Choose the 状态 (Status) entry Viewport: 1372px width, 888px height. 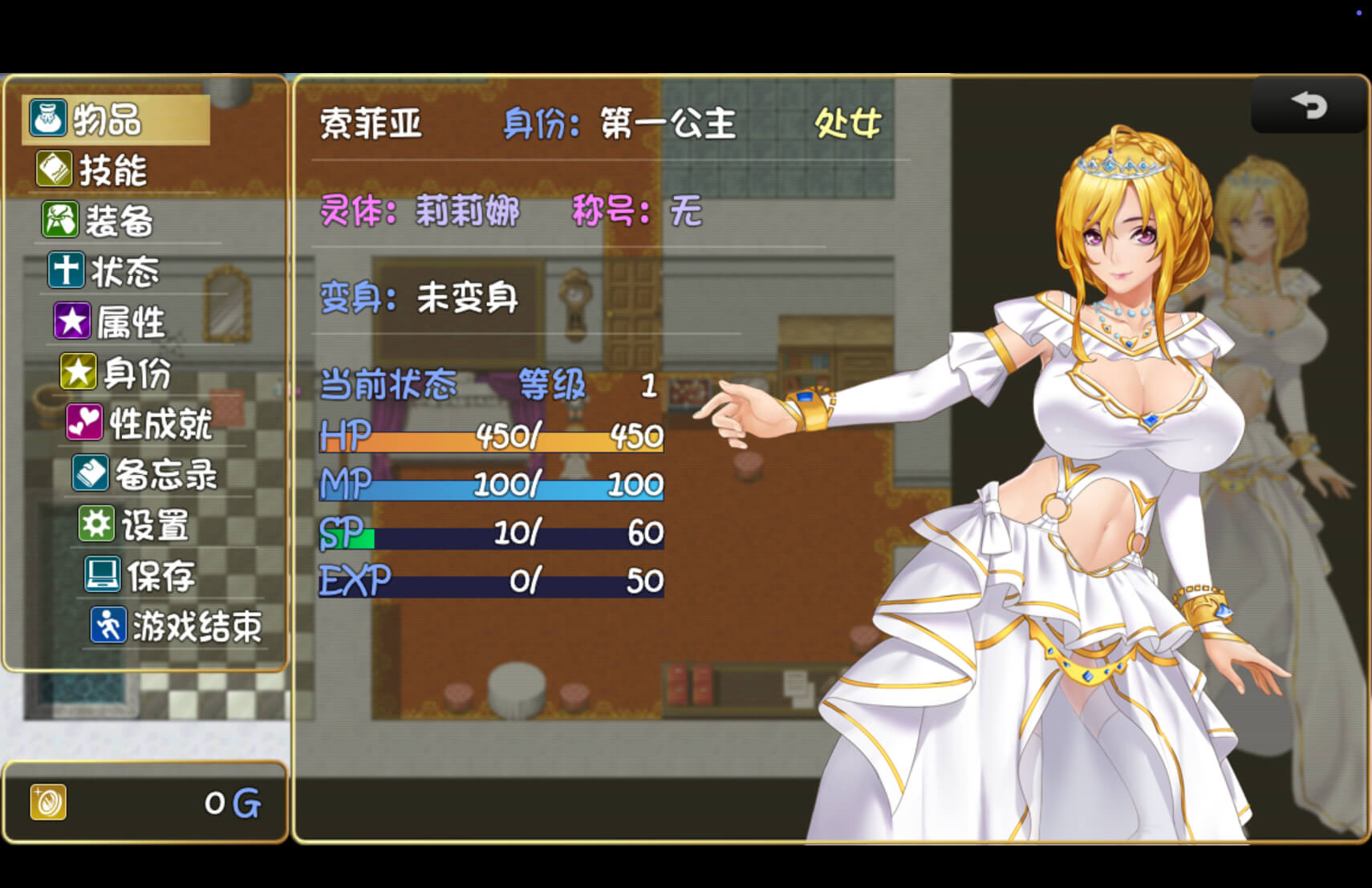124,271
